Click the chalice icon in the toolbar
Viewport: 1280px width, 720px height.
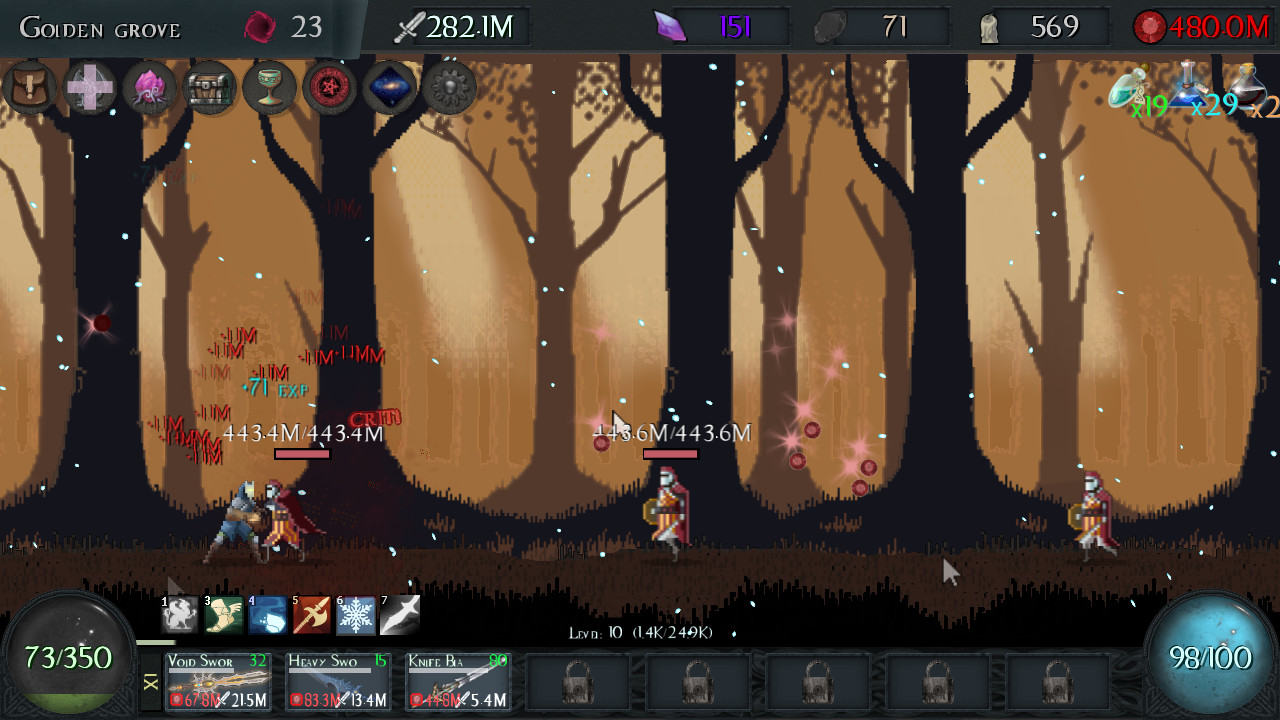coord(270,88)
